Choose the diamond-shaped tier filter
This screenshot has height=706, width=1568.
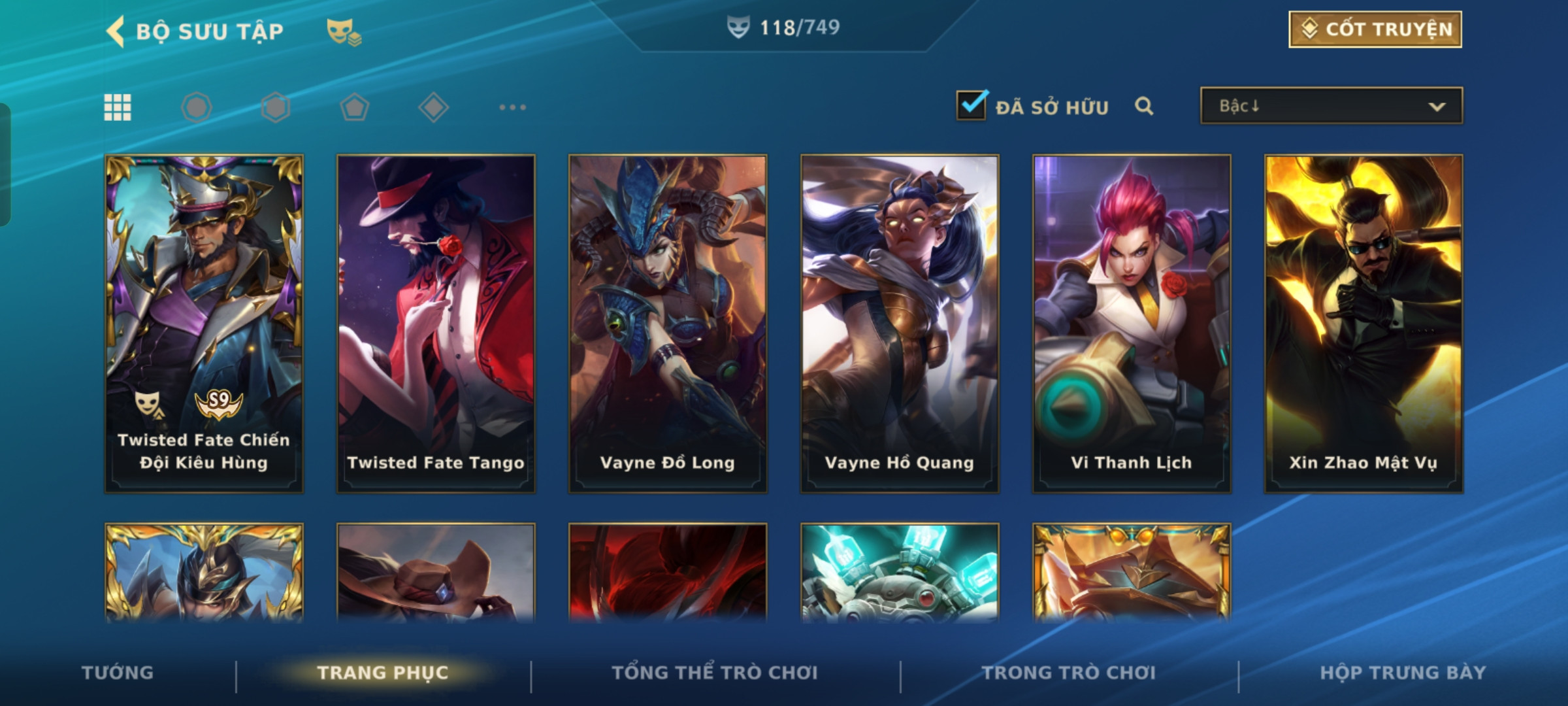(433, 107)
